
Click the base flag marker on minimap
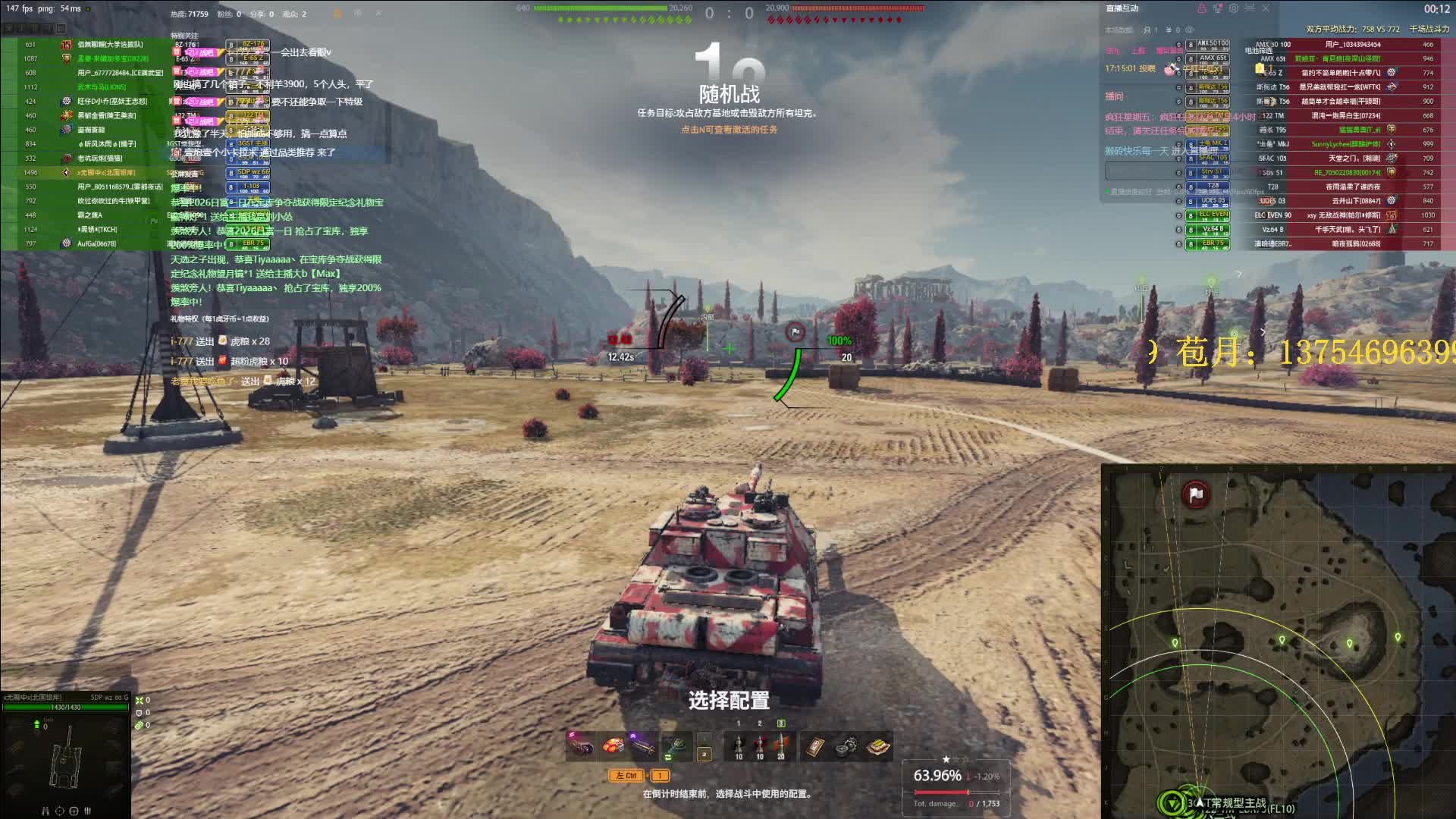(1196, 495)
